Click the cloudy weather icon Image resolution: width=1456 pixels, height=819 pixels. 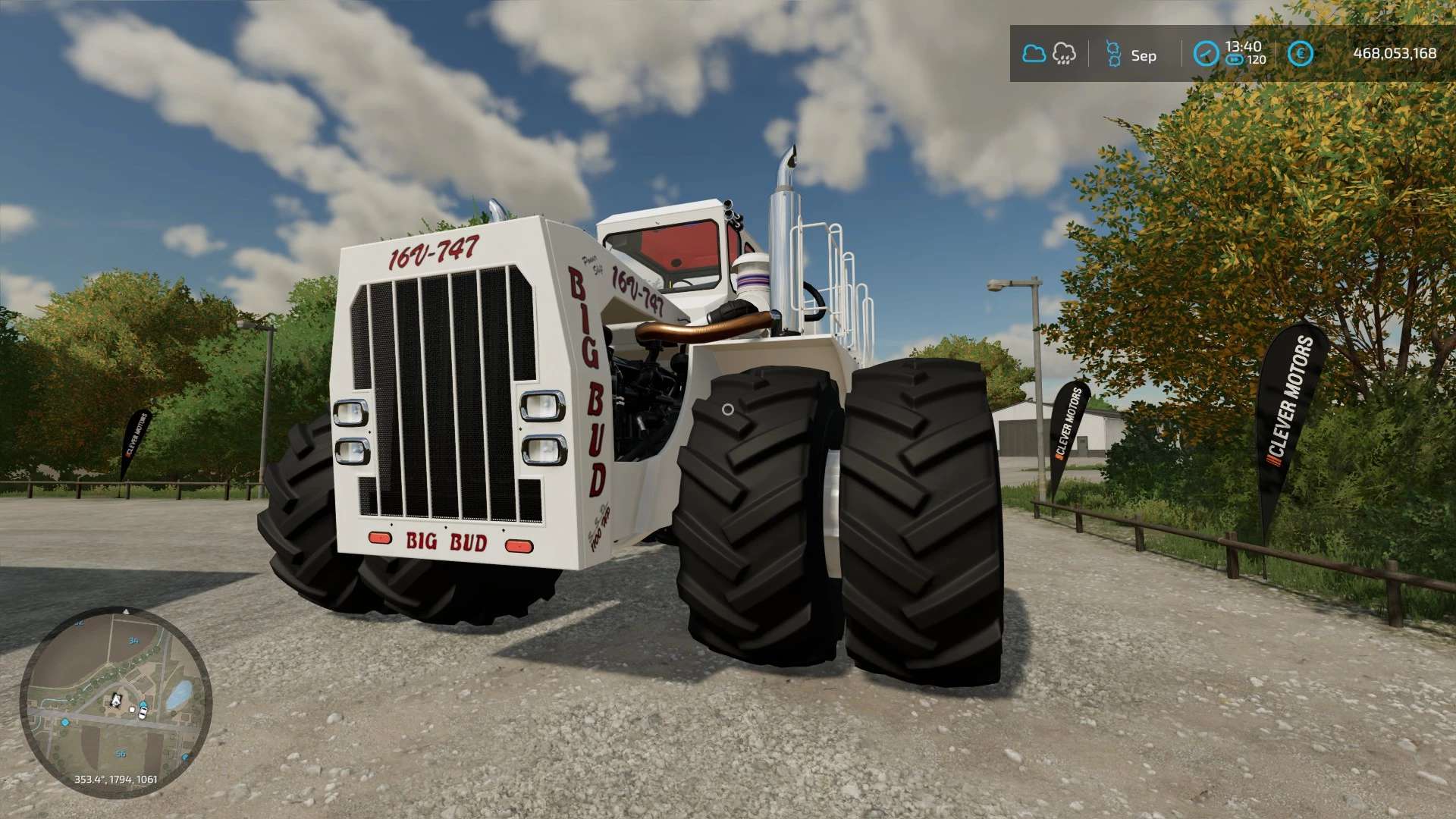pyautogui.click(x=1034, y=54)
